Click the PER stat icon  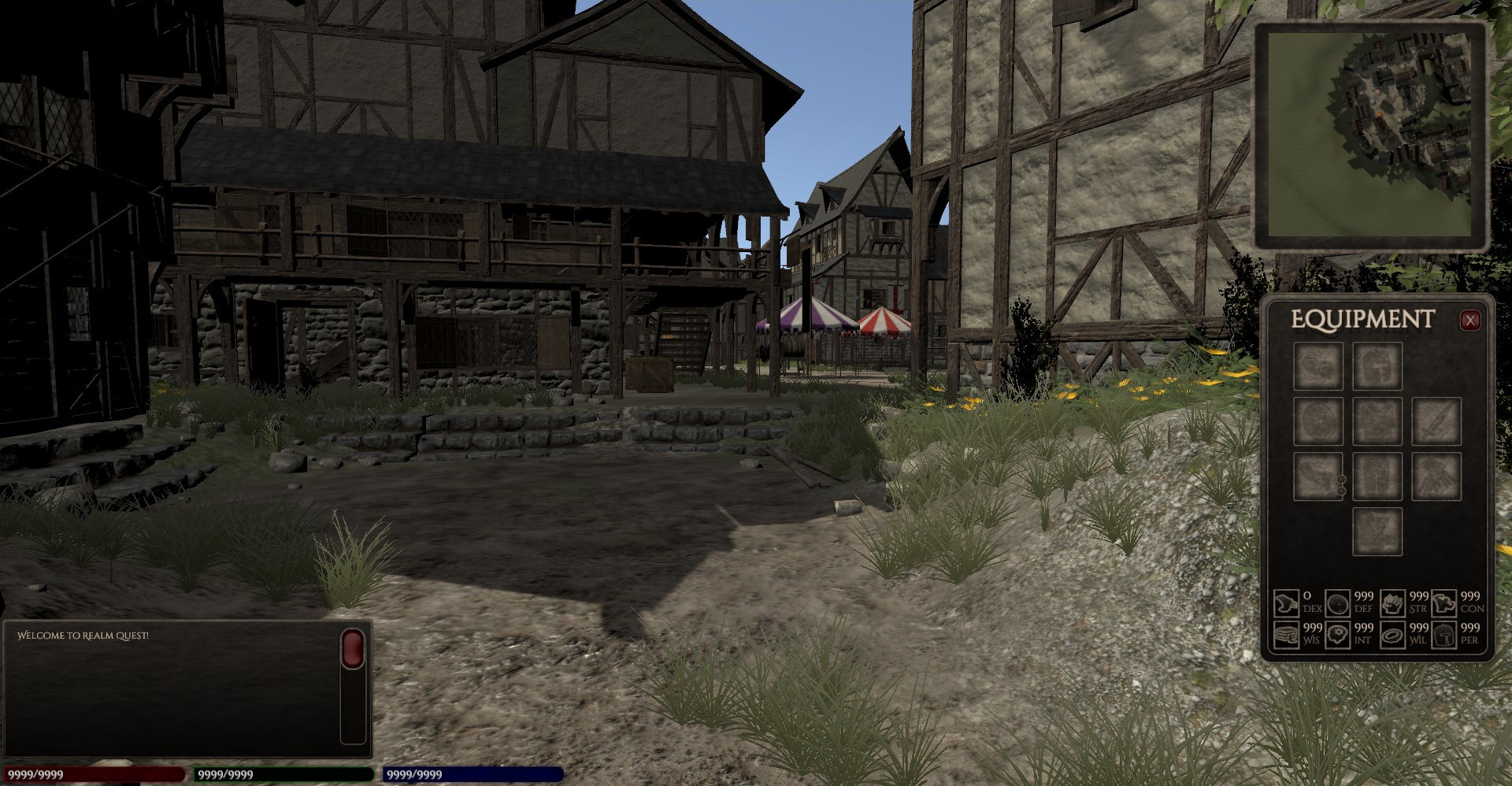pos(1444,636)
